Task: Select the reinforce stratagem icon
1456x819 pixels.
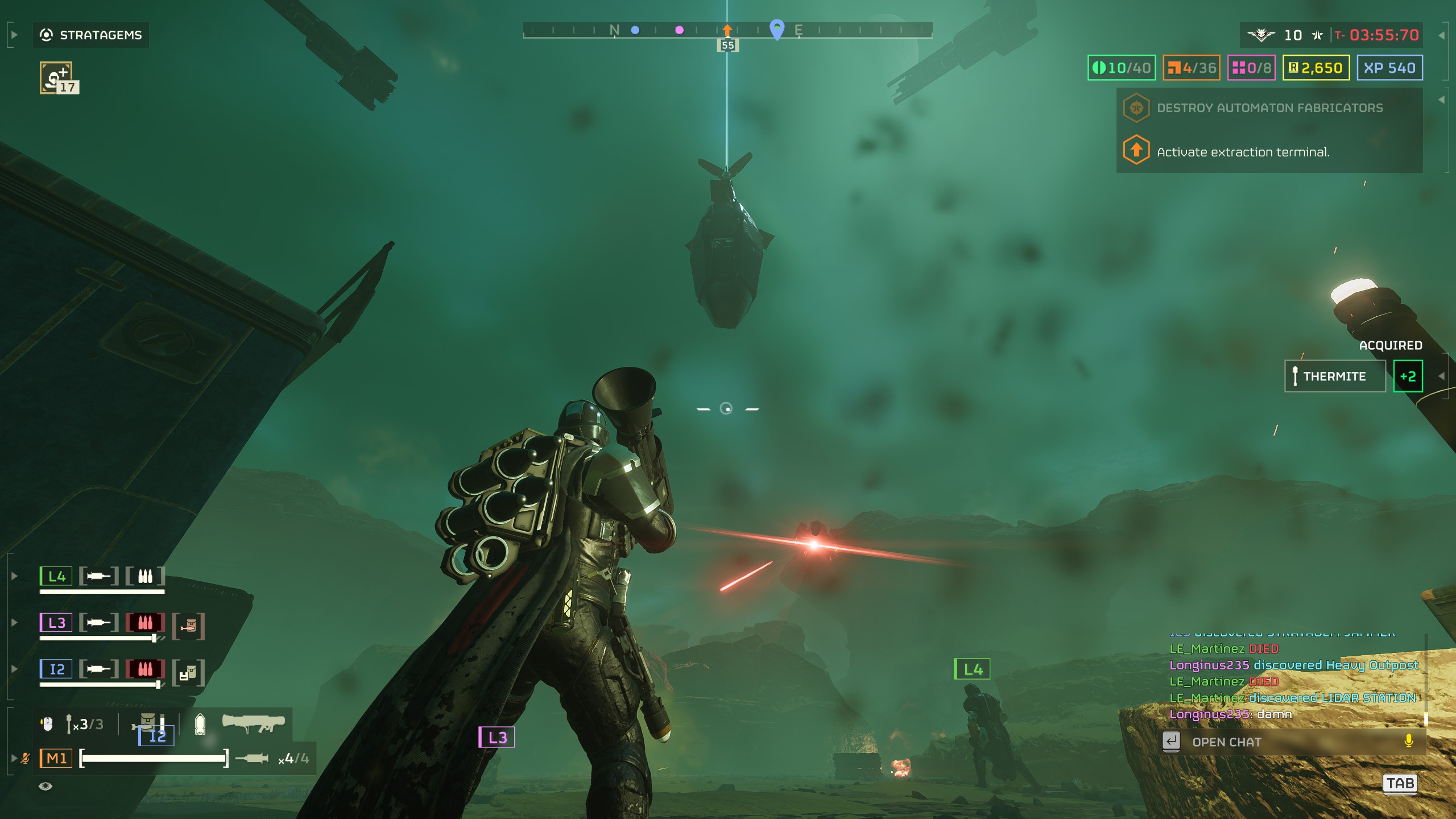Action: (x=57, y=77)
